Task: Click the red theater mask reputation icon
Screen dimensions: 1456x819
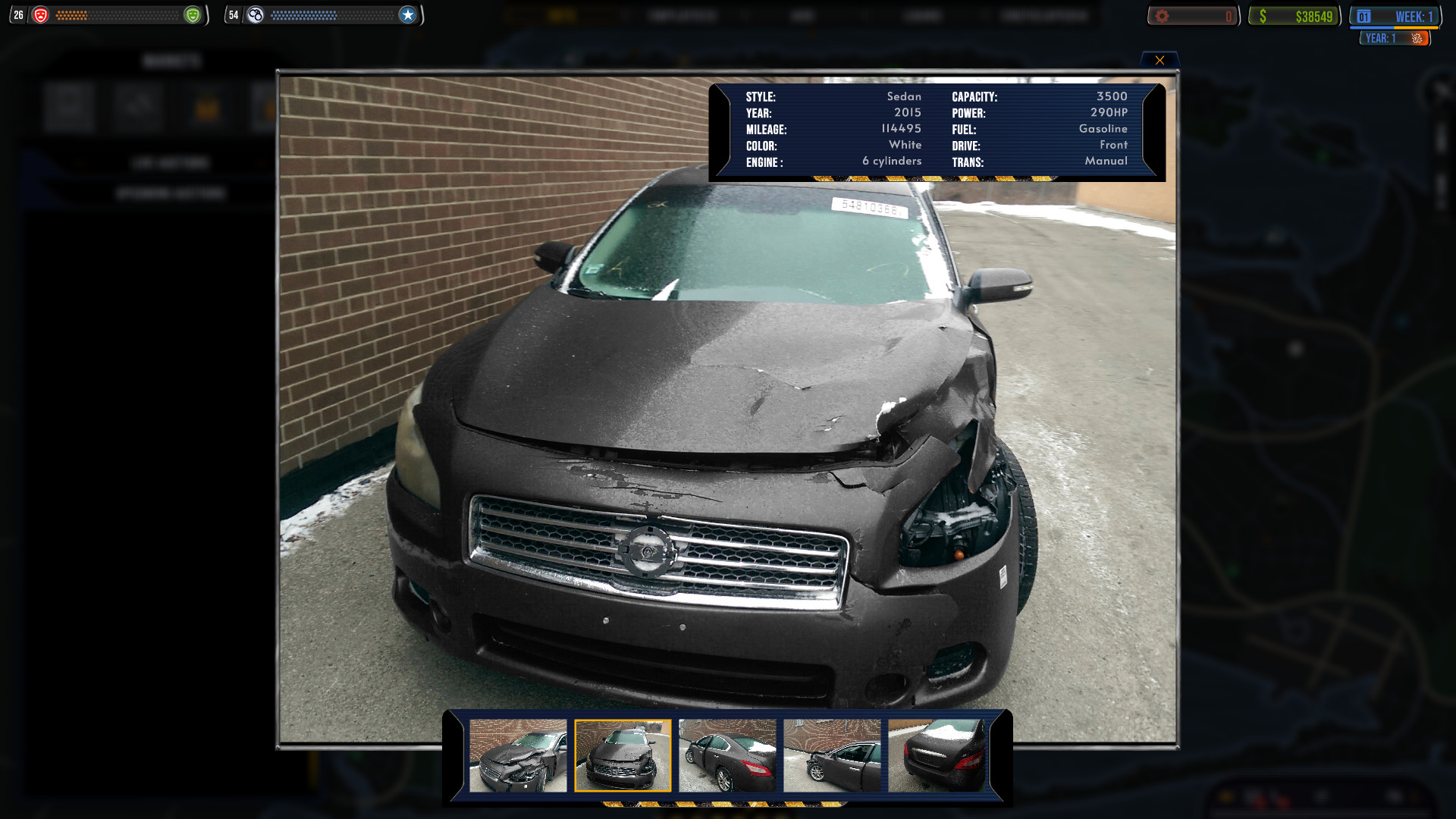Action: [42, 13]
